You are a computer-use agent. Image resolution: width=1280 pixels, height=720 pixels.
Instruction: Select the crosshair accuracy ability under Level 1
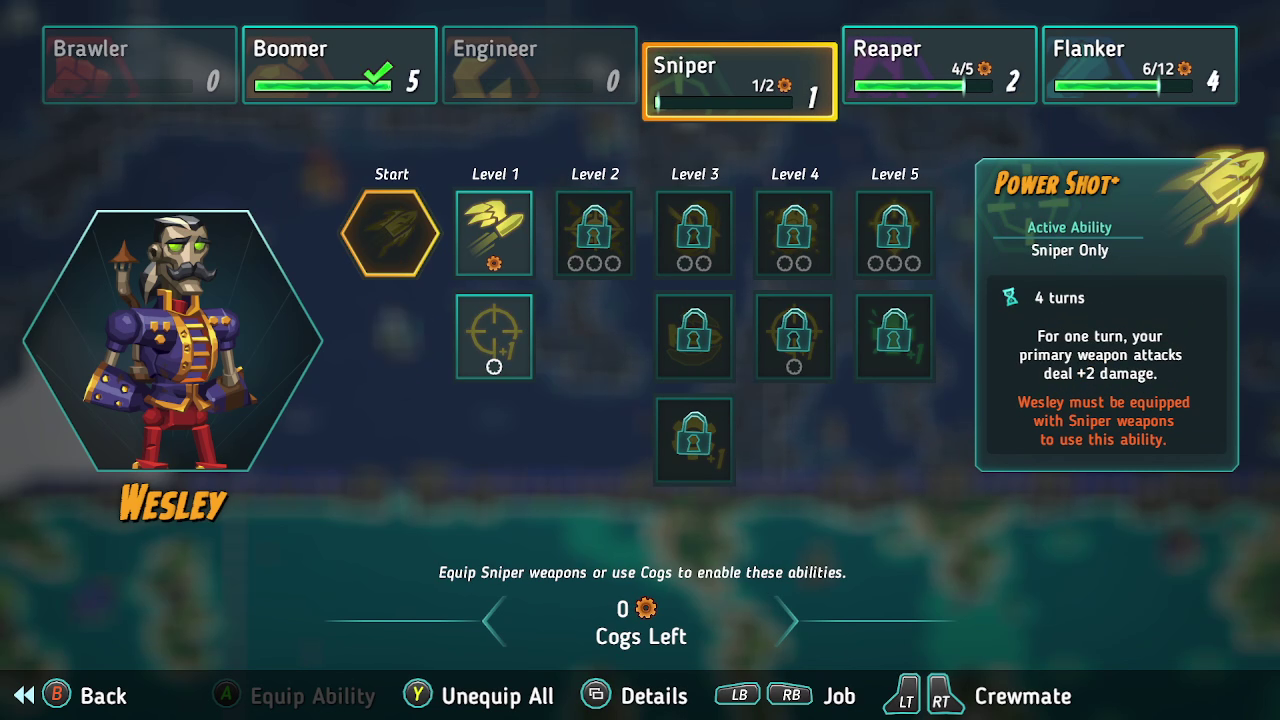point(494,335)
